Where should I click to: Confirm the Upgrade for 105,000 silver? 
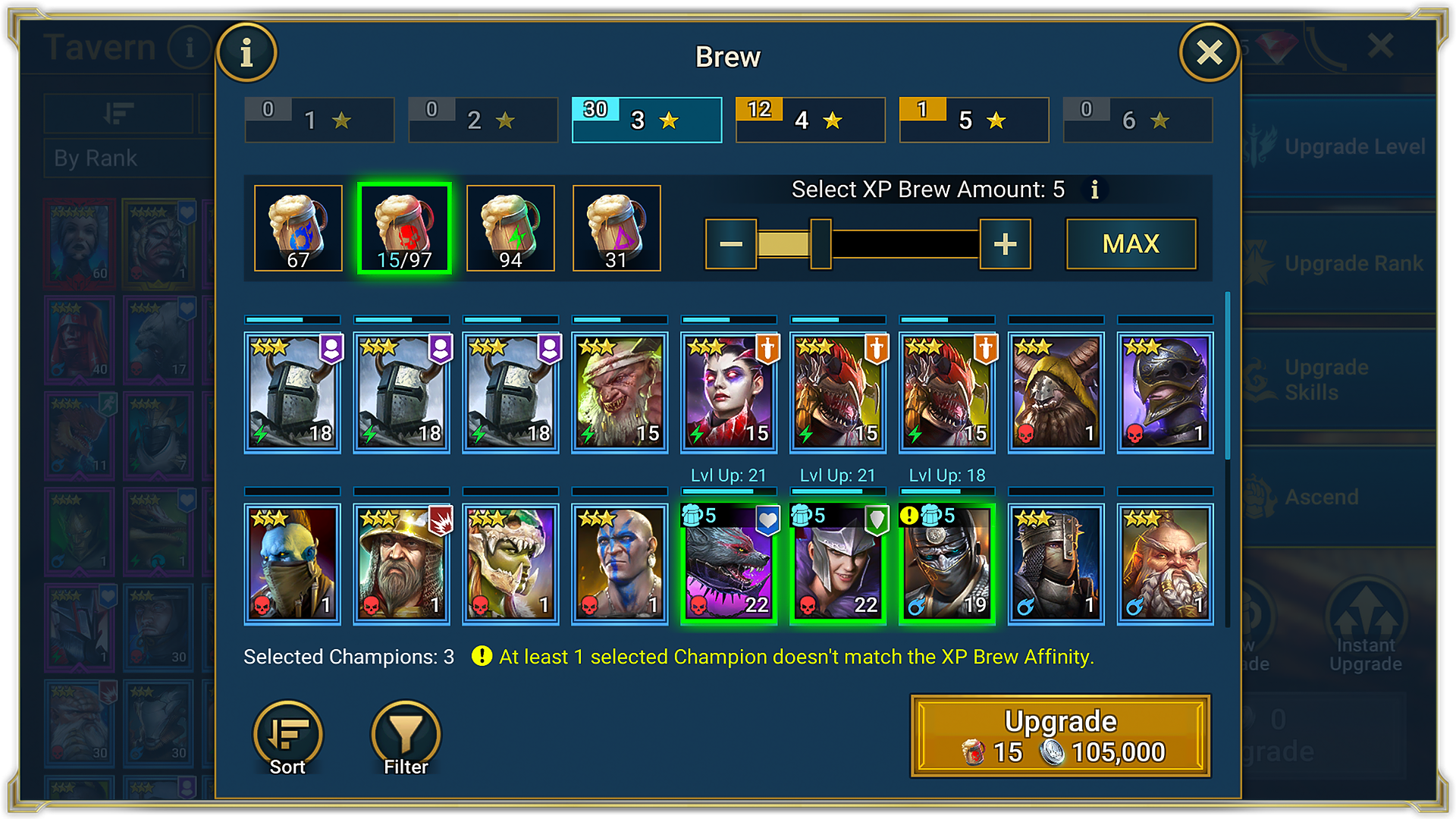pyautogui.click(x=1060, y=736)
